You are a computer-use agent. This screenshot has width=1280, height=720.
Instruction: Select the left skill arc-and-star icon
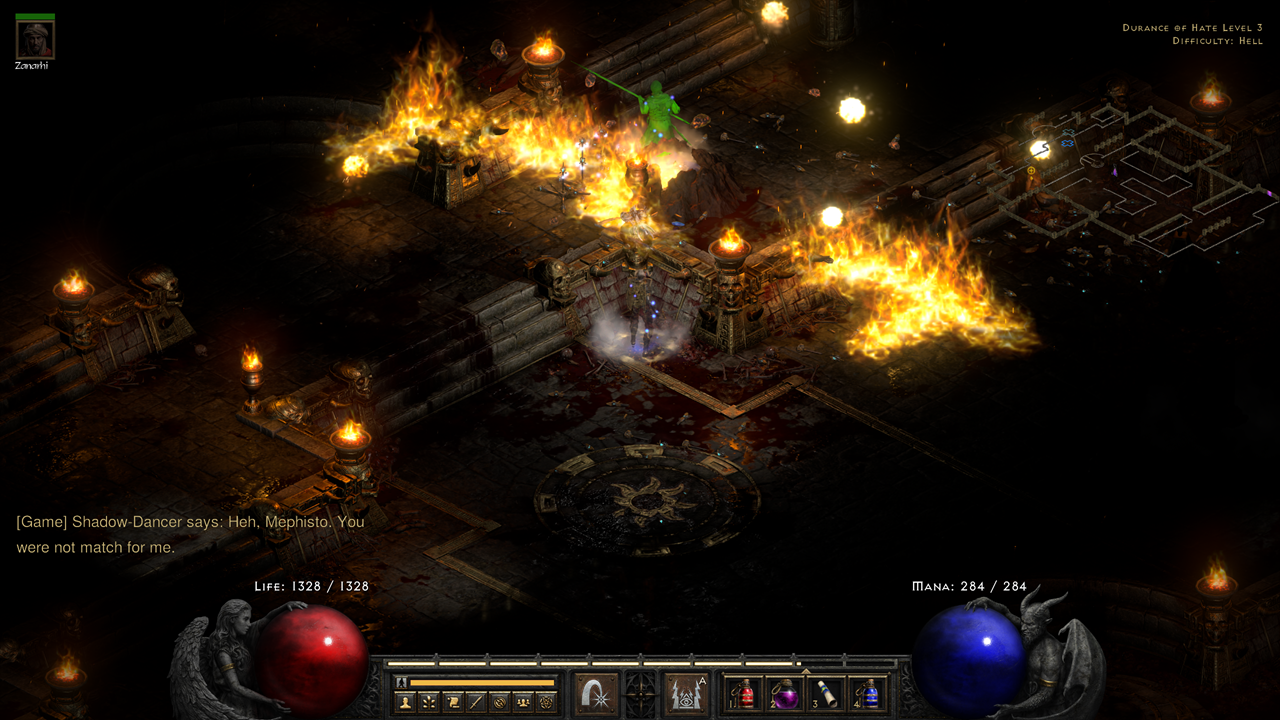[x=596, y=693]
